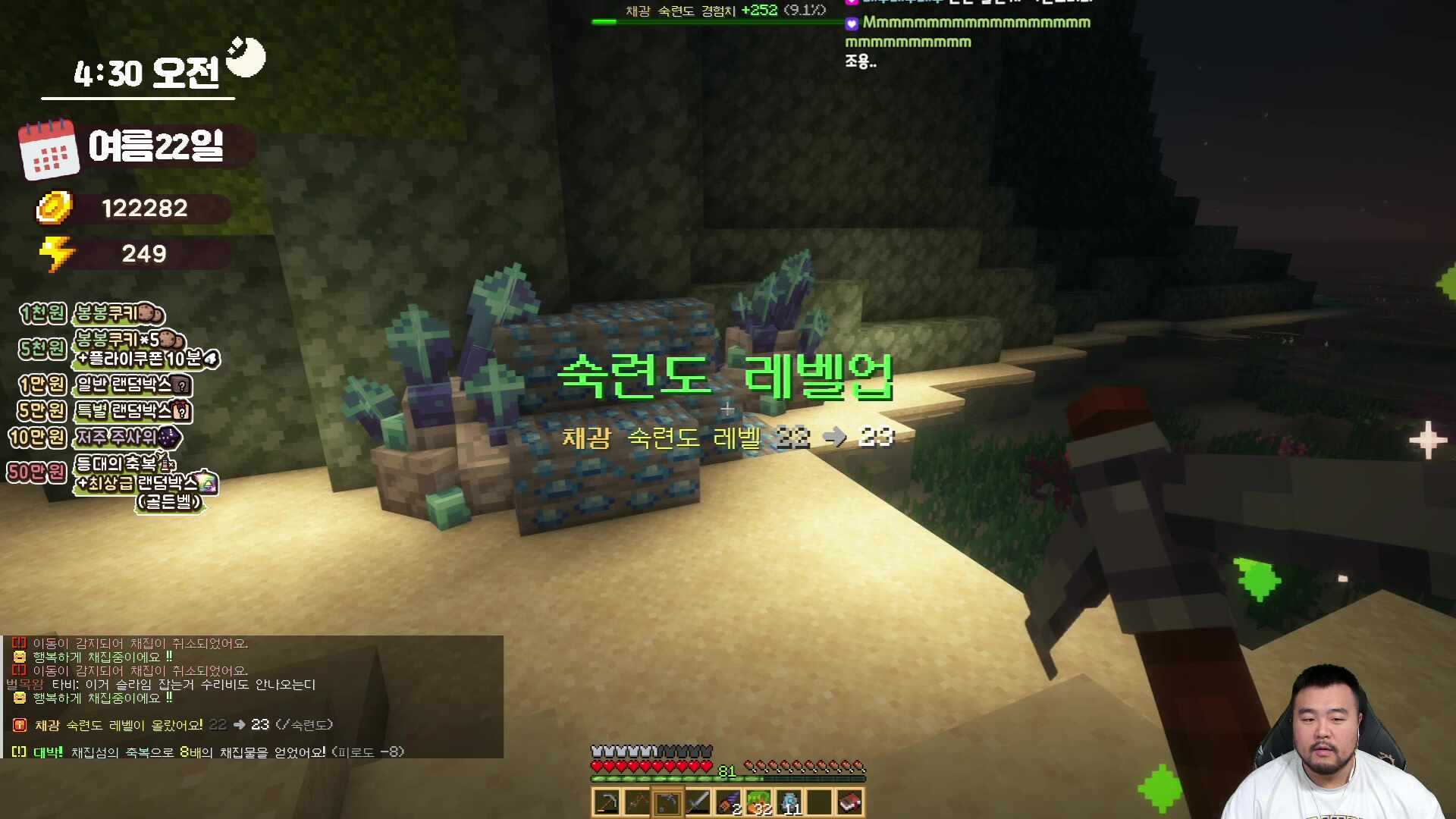Click the calendar icon next to 여름22일

click(50, 149)
